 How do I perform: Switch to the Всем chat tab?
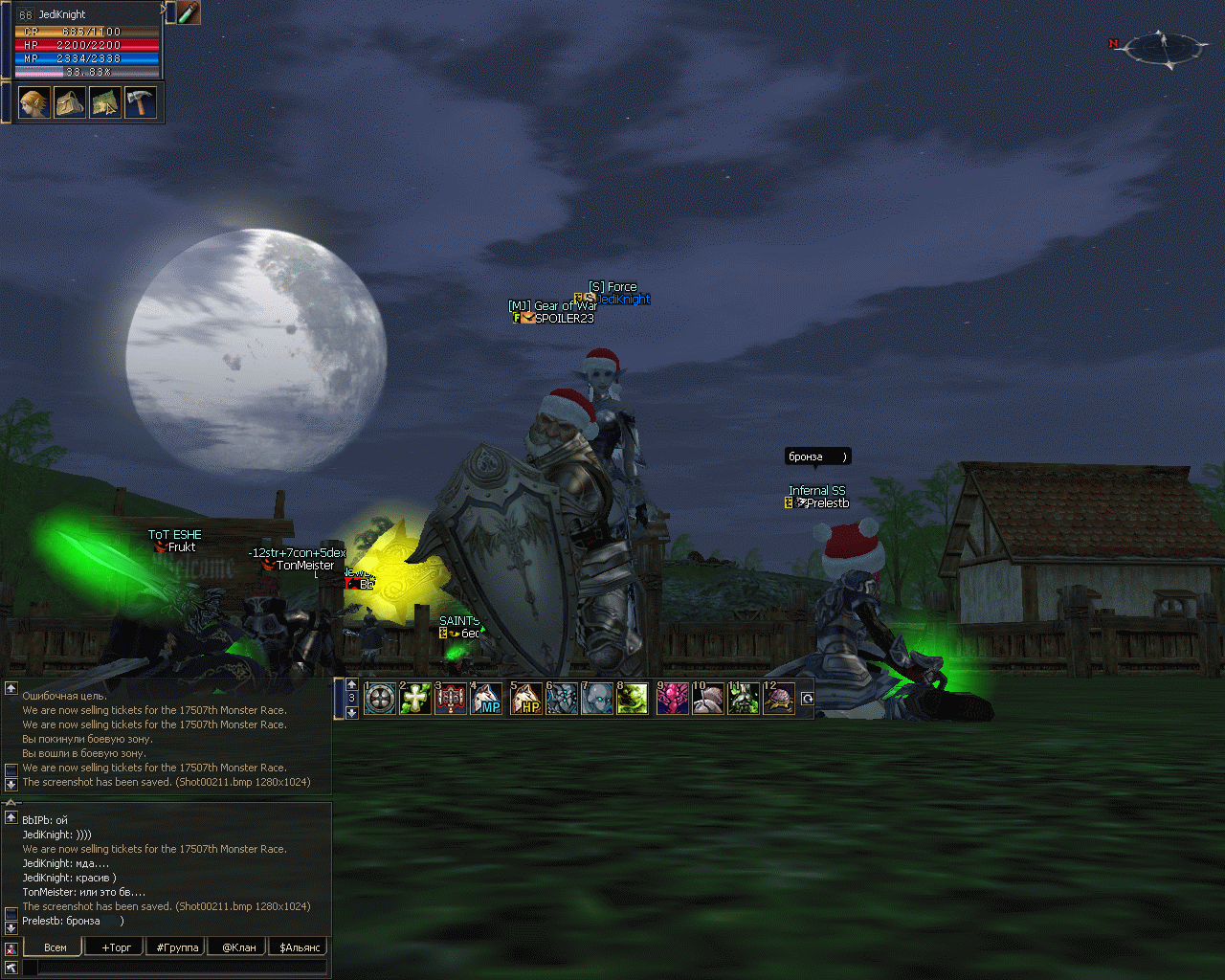point(56,947)
